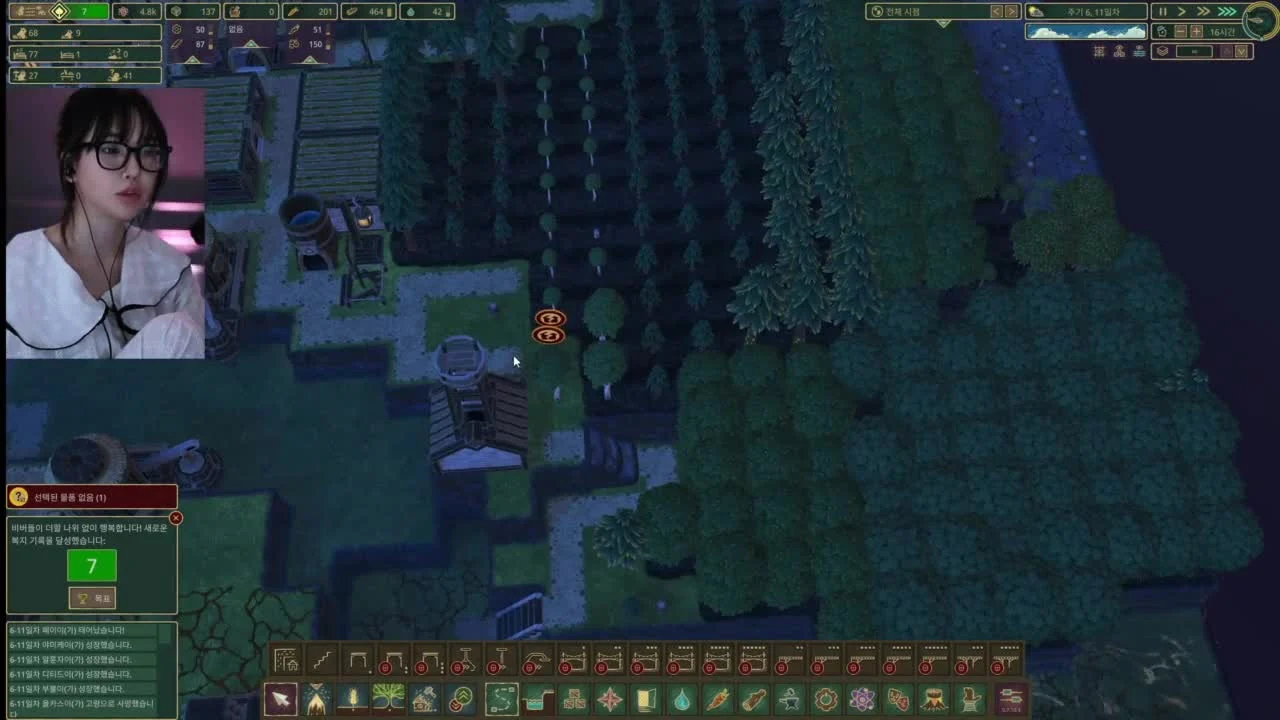Increase working hours with plus button
Viewport: 1280px width, 720px height.
click(1196, 32)
